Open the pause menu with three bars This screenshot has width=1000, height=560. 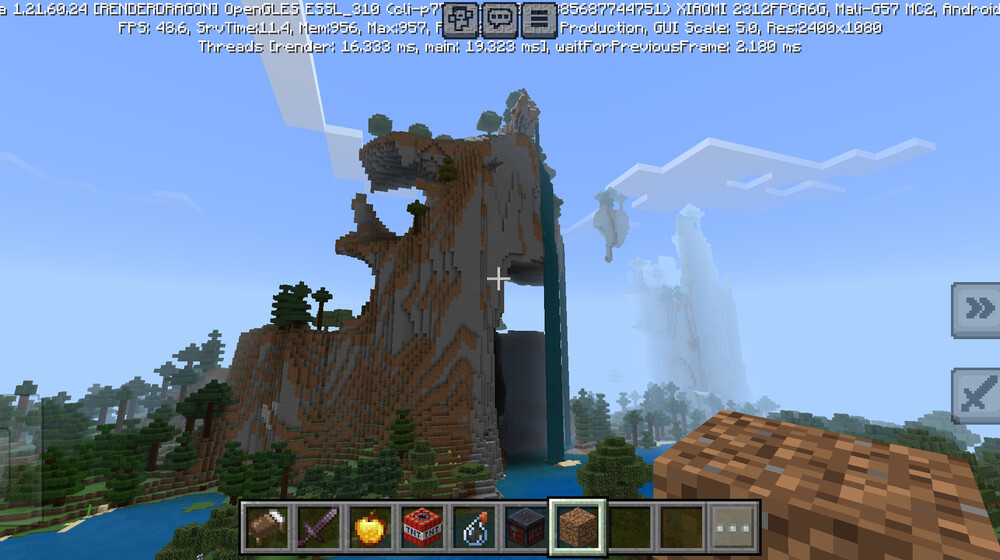[539, 17]
